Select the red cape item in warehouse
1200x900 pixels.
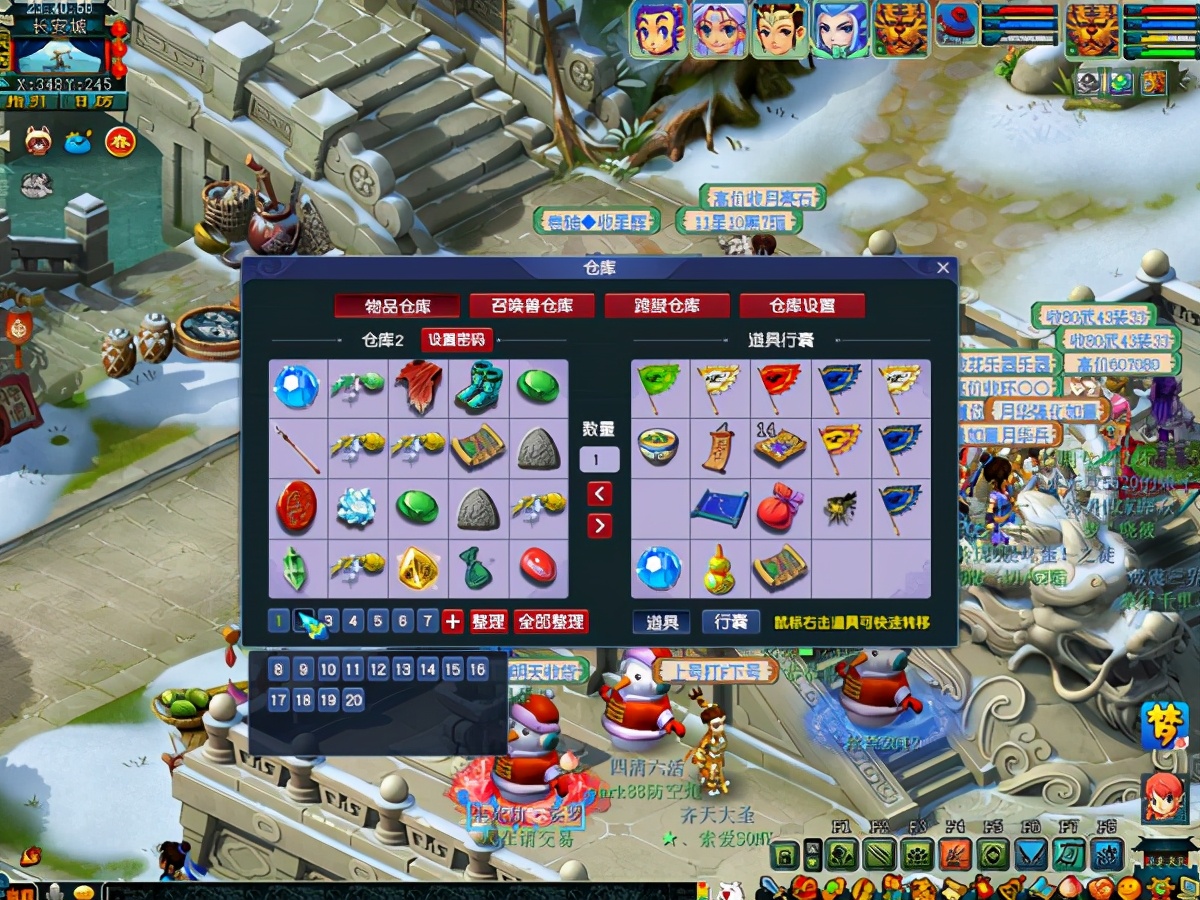click(x=418, y=388)
